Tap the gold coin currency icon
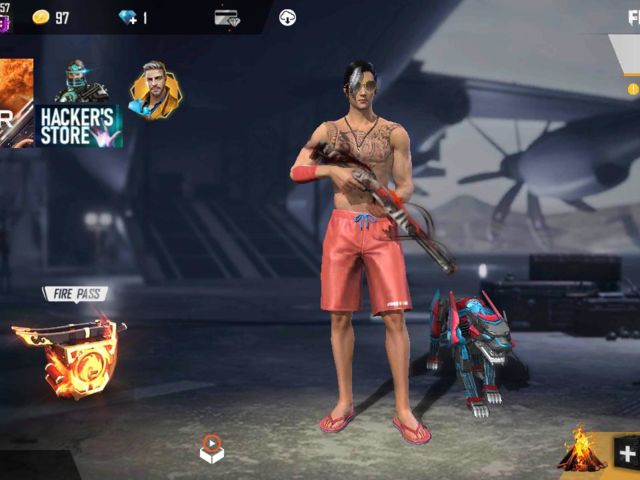 tap(41, 17)
